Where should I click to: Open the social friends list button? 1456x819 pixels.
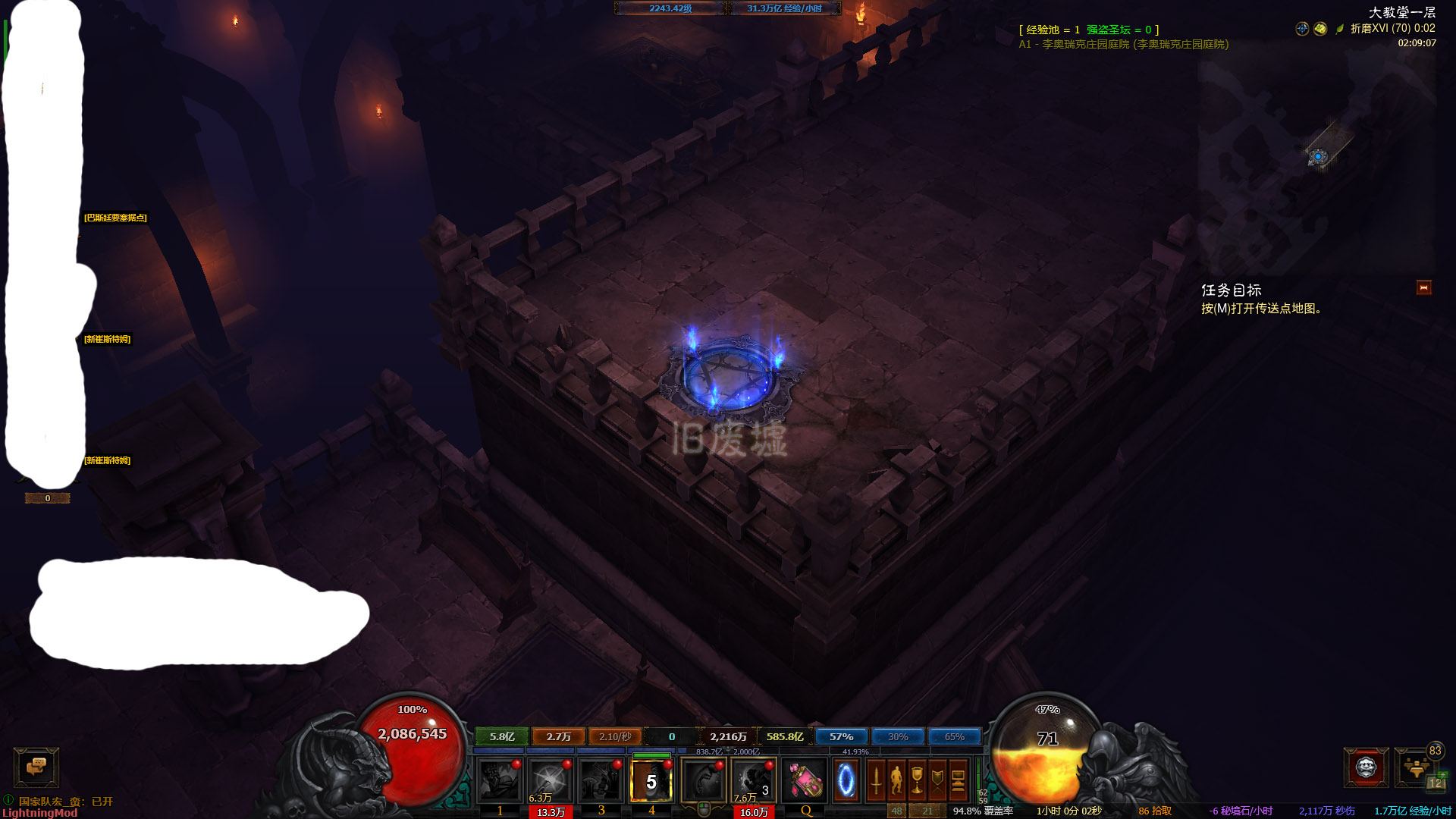[1416, 767]
